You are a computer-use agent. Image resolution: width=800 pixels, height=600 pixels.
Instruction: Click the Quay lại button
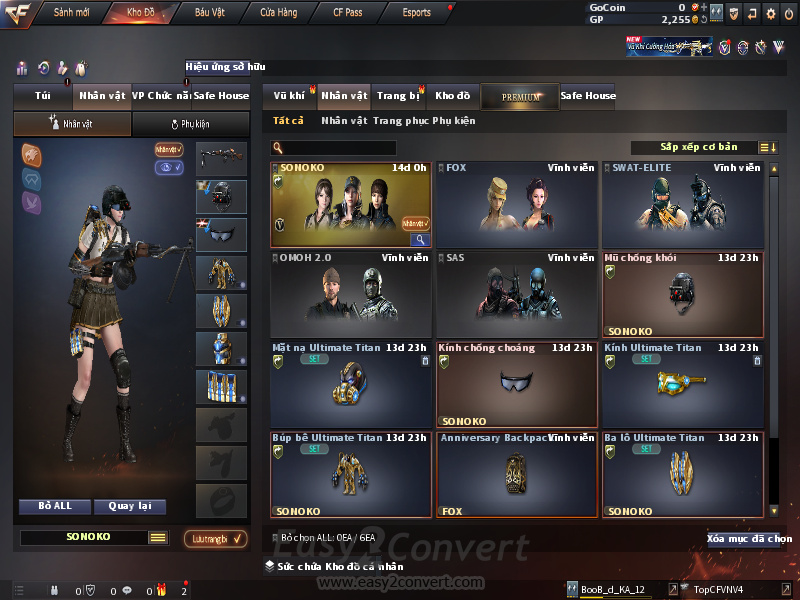click(x=130, y=506)
